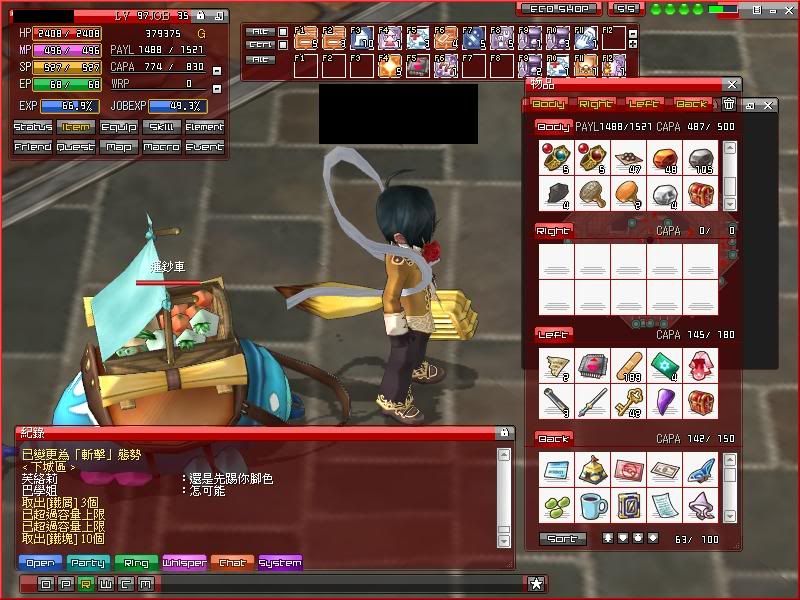Show the System message channel
This screenshot has width=800, height=600.
pyautogui.click(x=280, y=563)
